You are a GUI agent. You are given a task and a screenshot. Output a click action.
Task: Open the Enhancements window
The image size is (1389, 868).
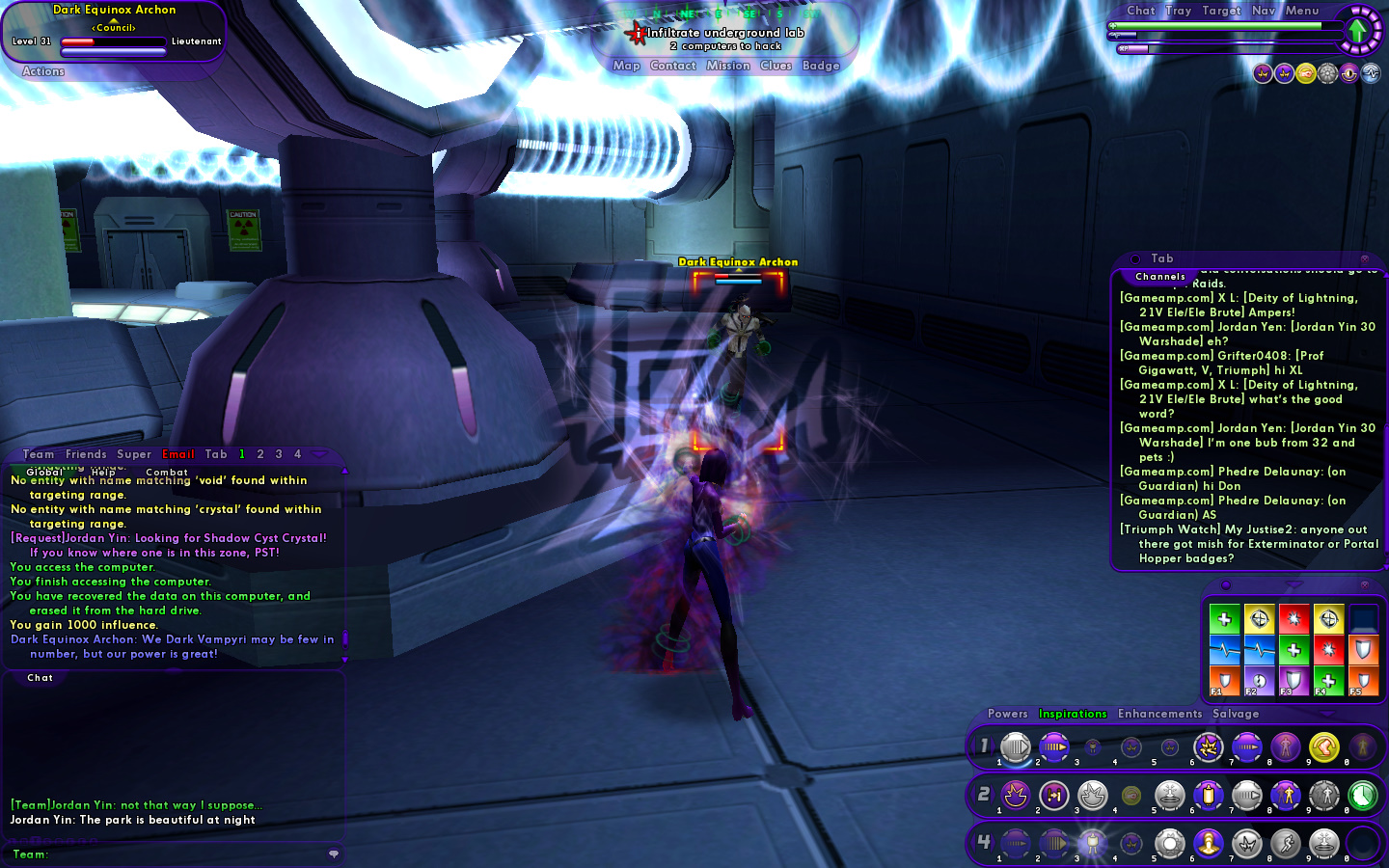(x=1159, y=714)
